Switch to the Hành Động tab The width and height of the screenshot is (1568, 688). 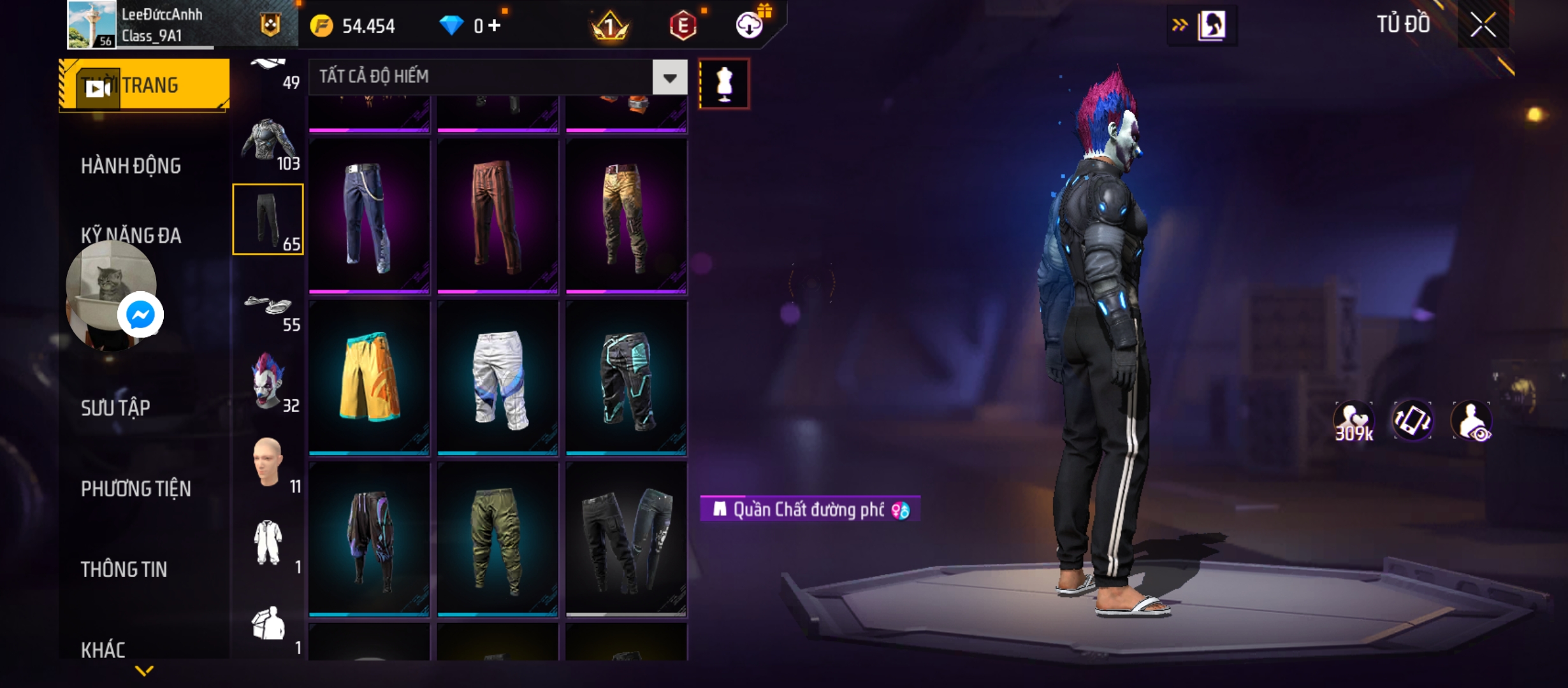click(131, 166)
